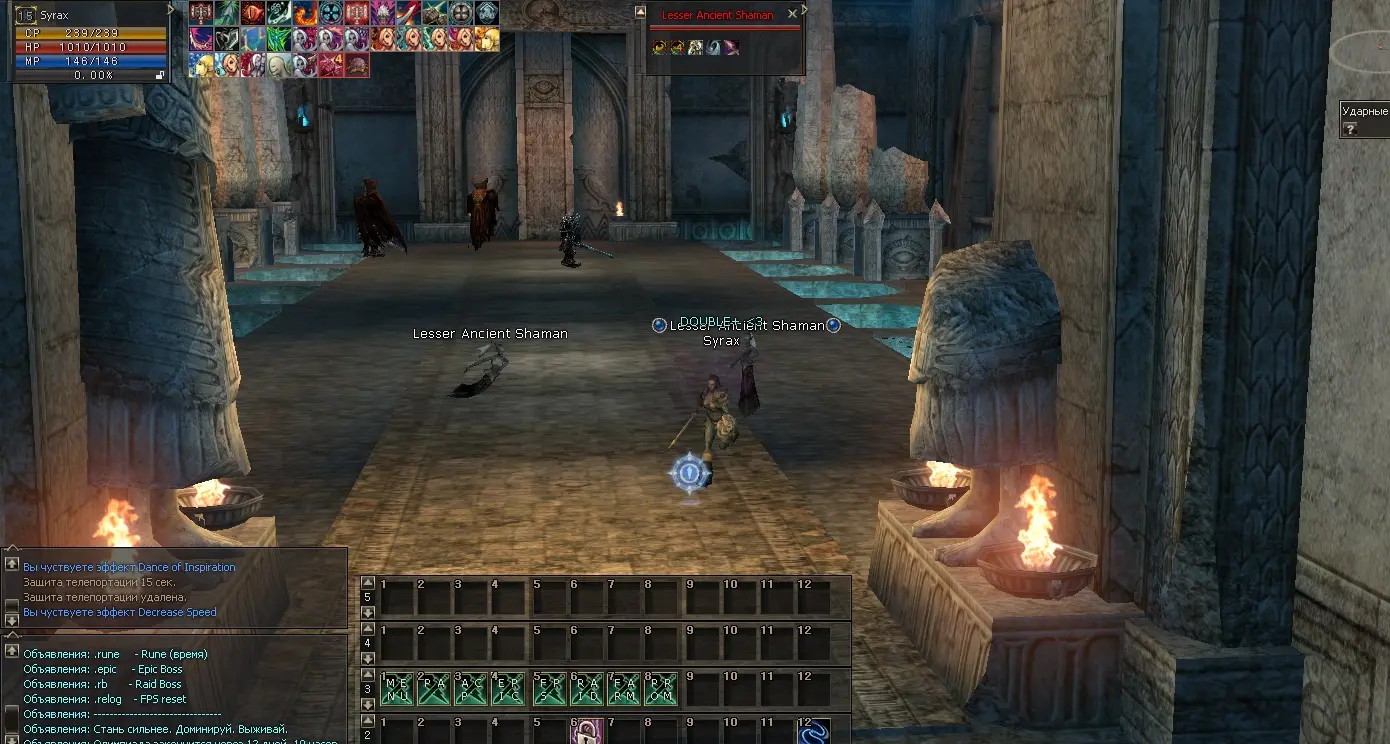Activate the RAID macro shortcut
This screenshot has height=744, width=1390.
pos(585,689)
